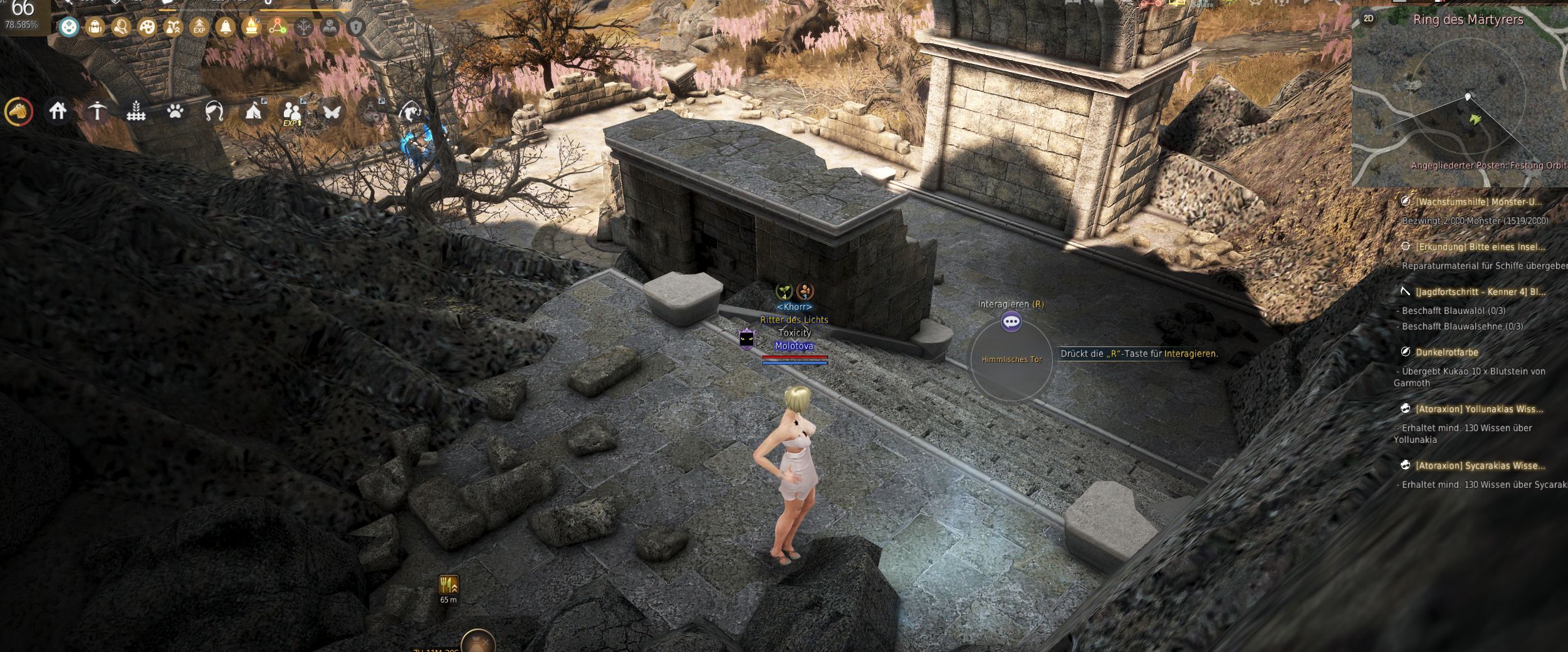Screen dimensions: 1568x652
Task: Open the butterfly fairy icon
Action: pyautogui.click(x=332, y=111)
